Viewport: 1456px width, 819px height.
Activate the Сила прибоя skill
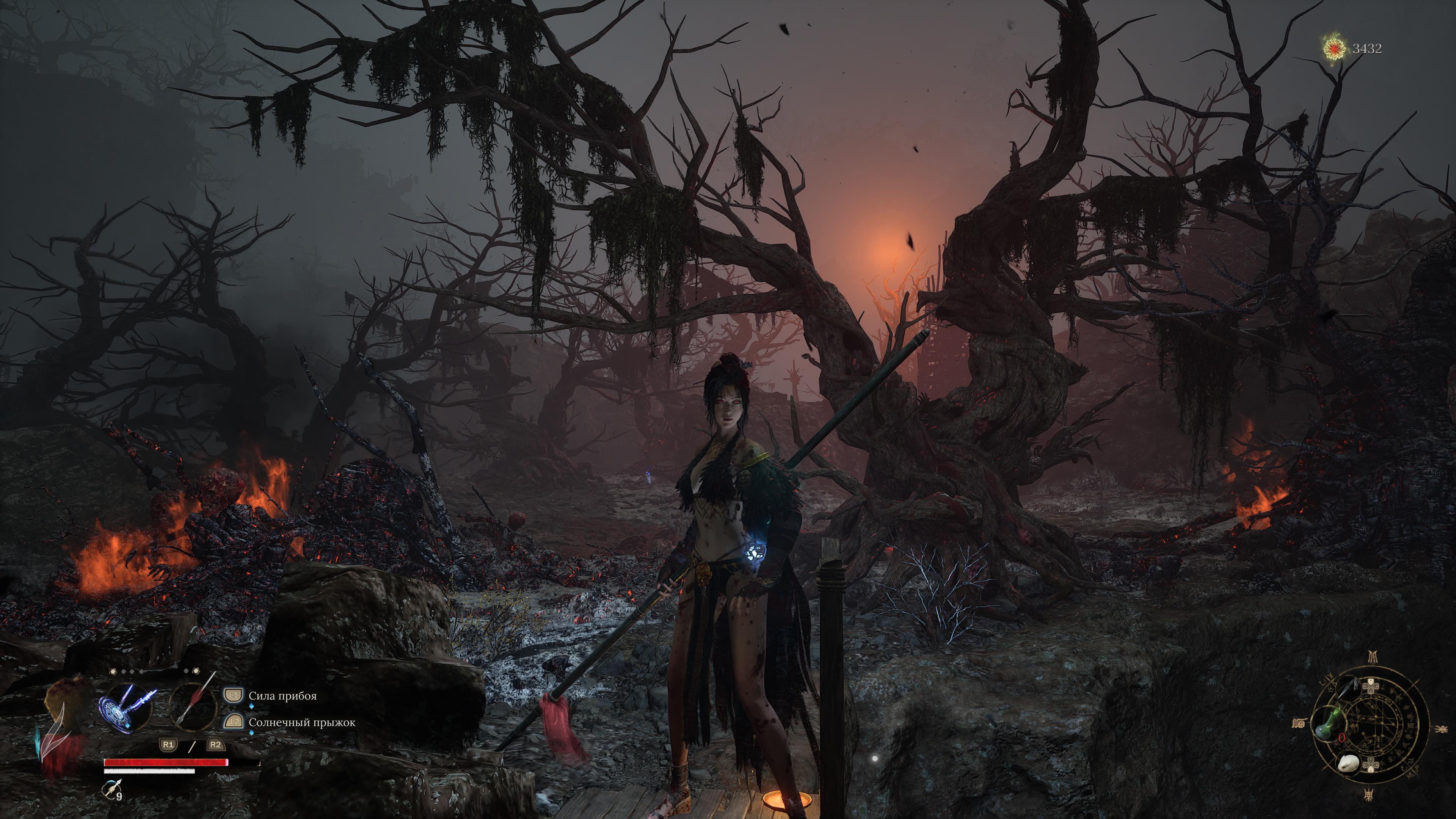[282, 696]
